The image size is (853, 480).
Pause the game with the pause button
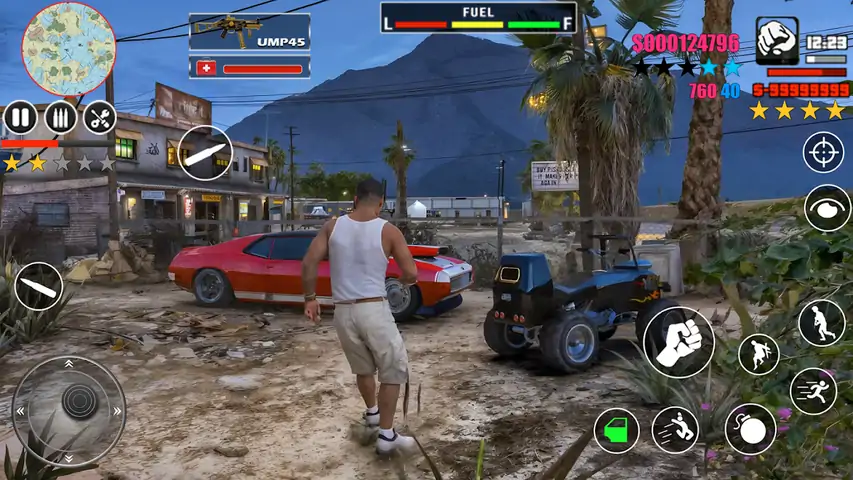pyautogui.click(x=20, y=118)
